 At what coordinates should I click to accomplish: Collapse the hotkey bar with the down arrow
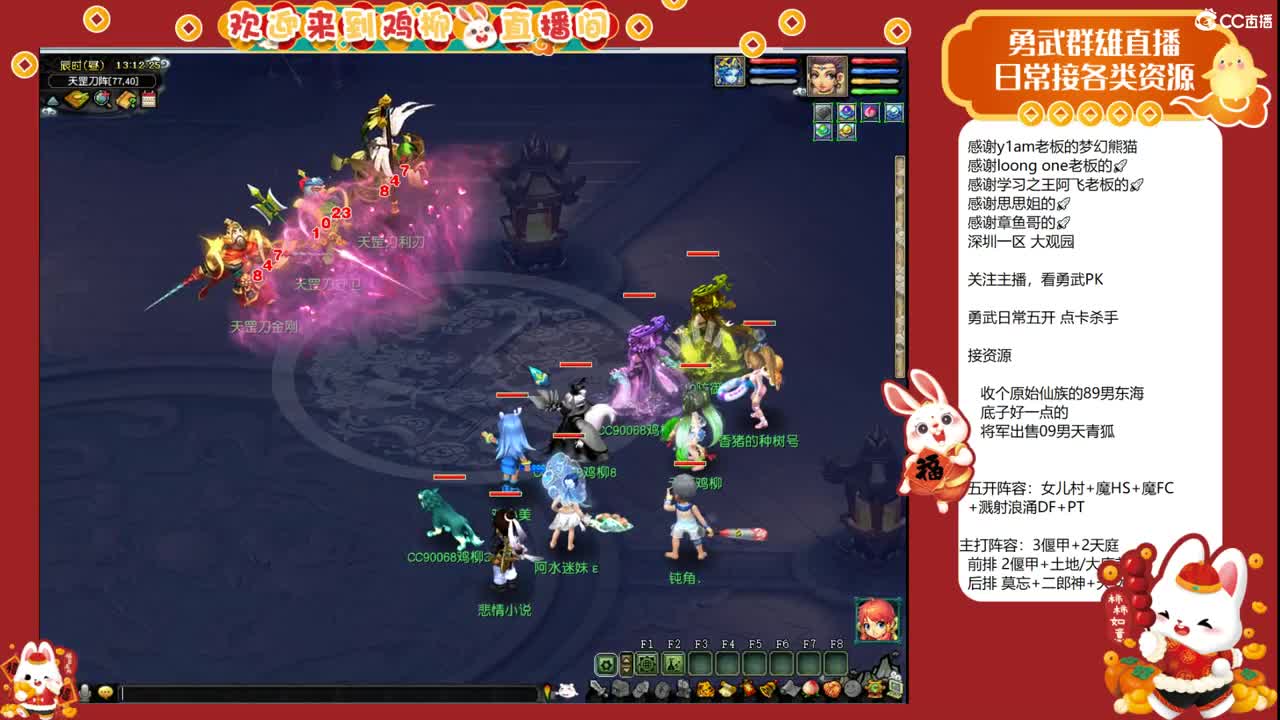(626, 670)
